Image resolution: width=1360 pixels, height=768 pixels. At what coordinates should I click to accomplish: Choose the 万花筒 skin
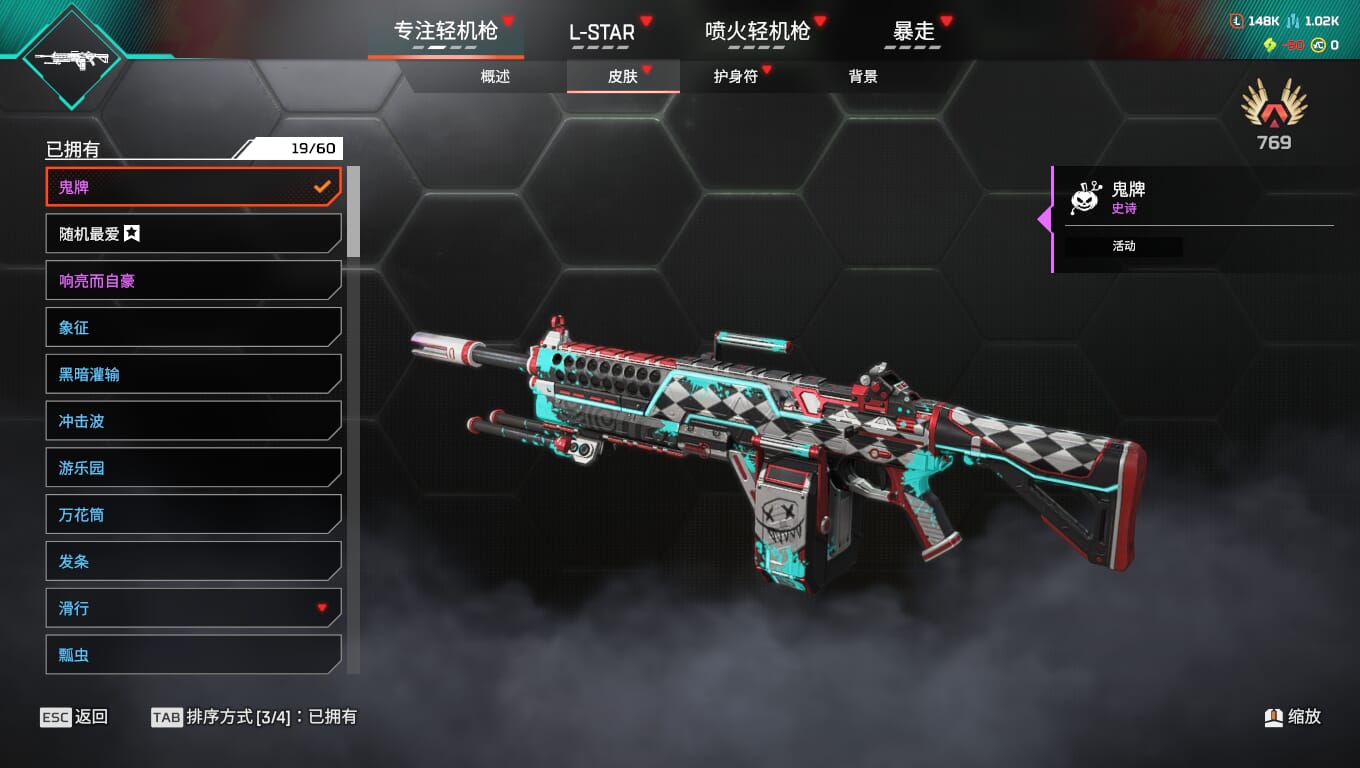pyautogui.click(x=194, y=515)
